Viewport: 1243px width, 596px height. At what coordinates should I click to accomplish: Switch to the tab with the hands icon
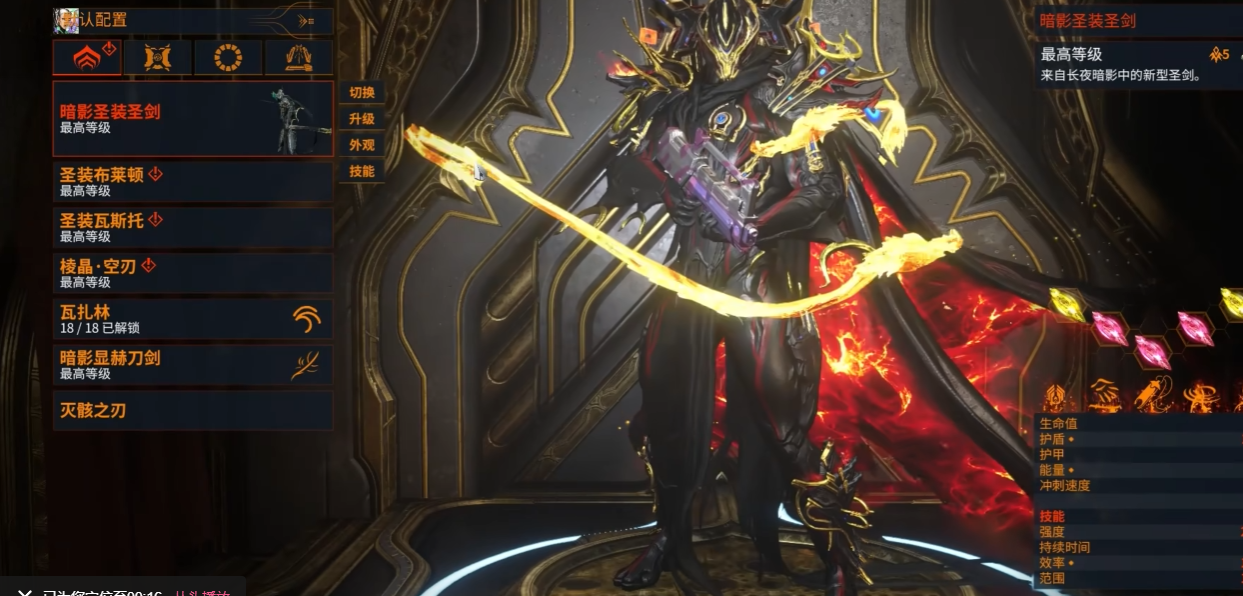[299, 58]
